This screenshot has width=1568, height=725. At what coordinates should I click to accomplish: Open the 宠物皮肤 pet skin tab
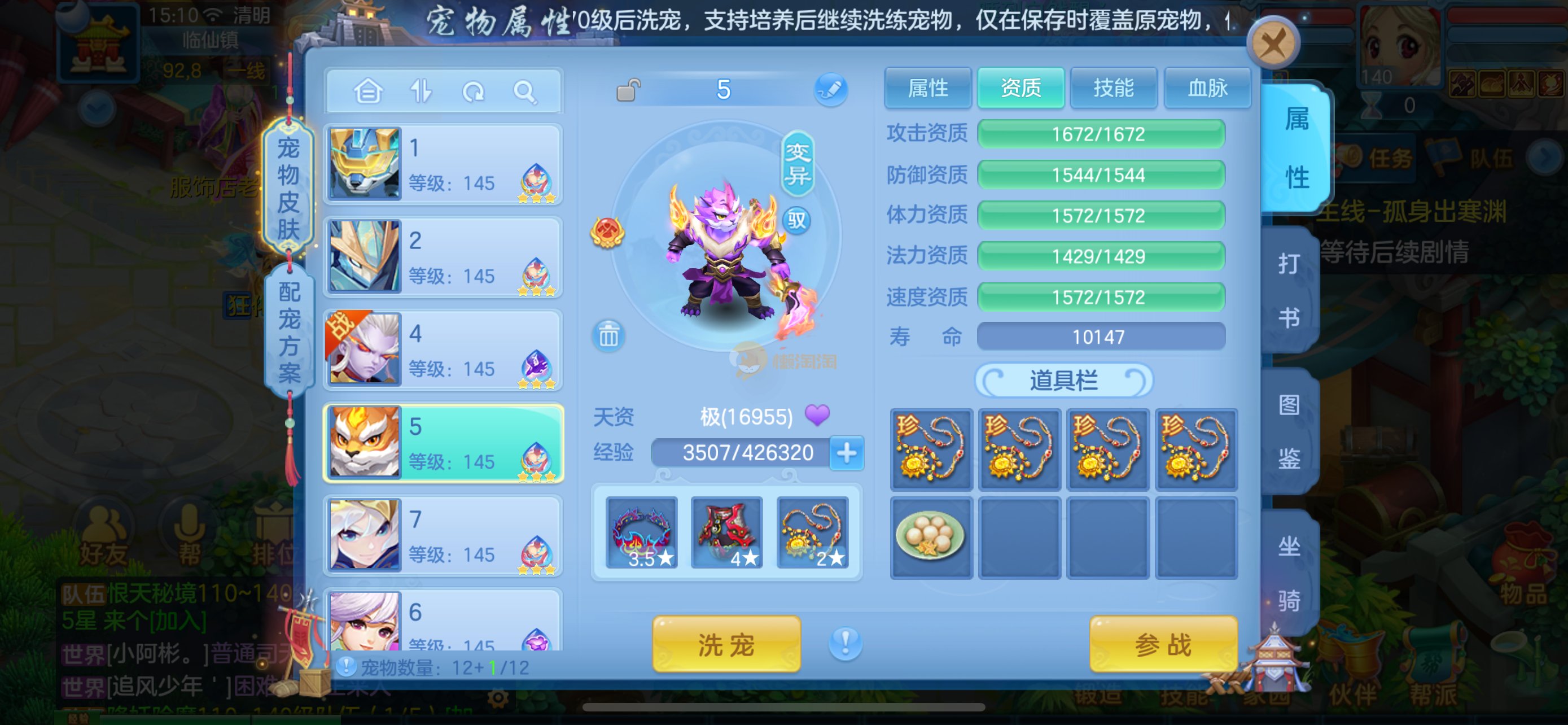[x=288, y=187]
